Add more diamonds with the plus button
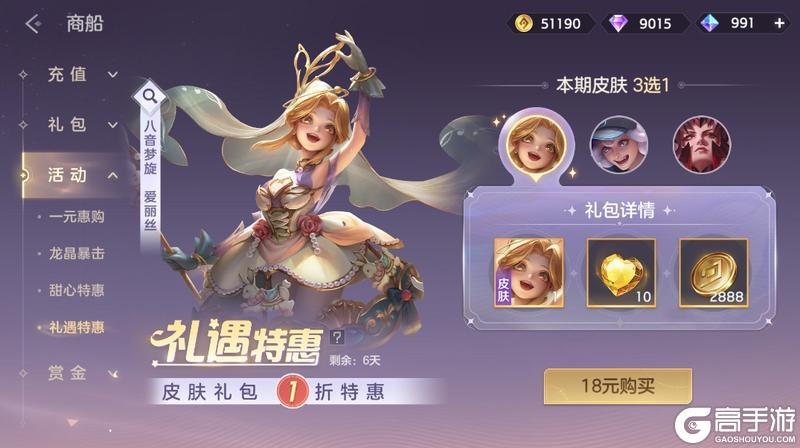 (x=779, y=23)
